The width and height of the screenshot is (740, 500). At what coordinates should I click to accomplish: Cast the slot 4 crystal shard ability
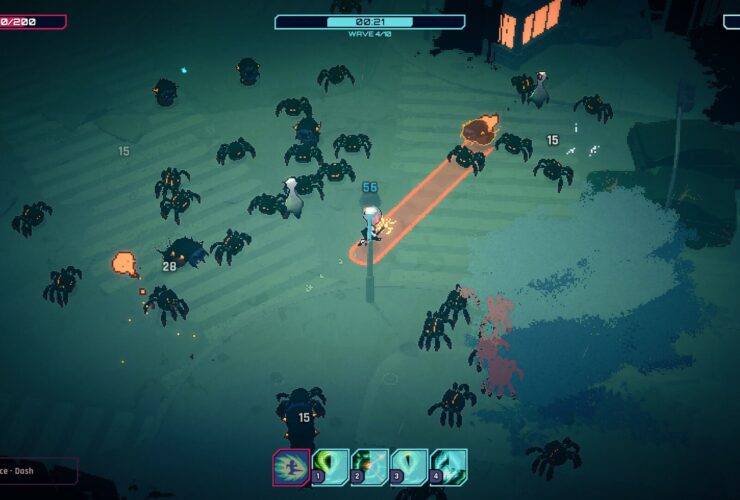448,466
